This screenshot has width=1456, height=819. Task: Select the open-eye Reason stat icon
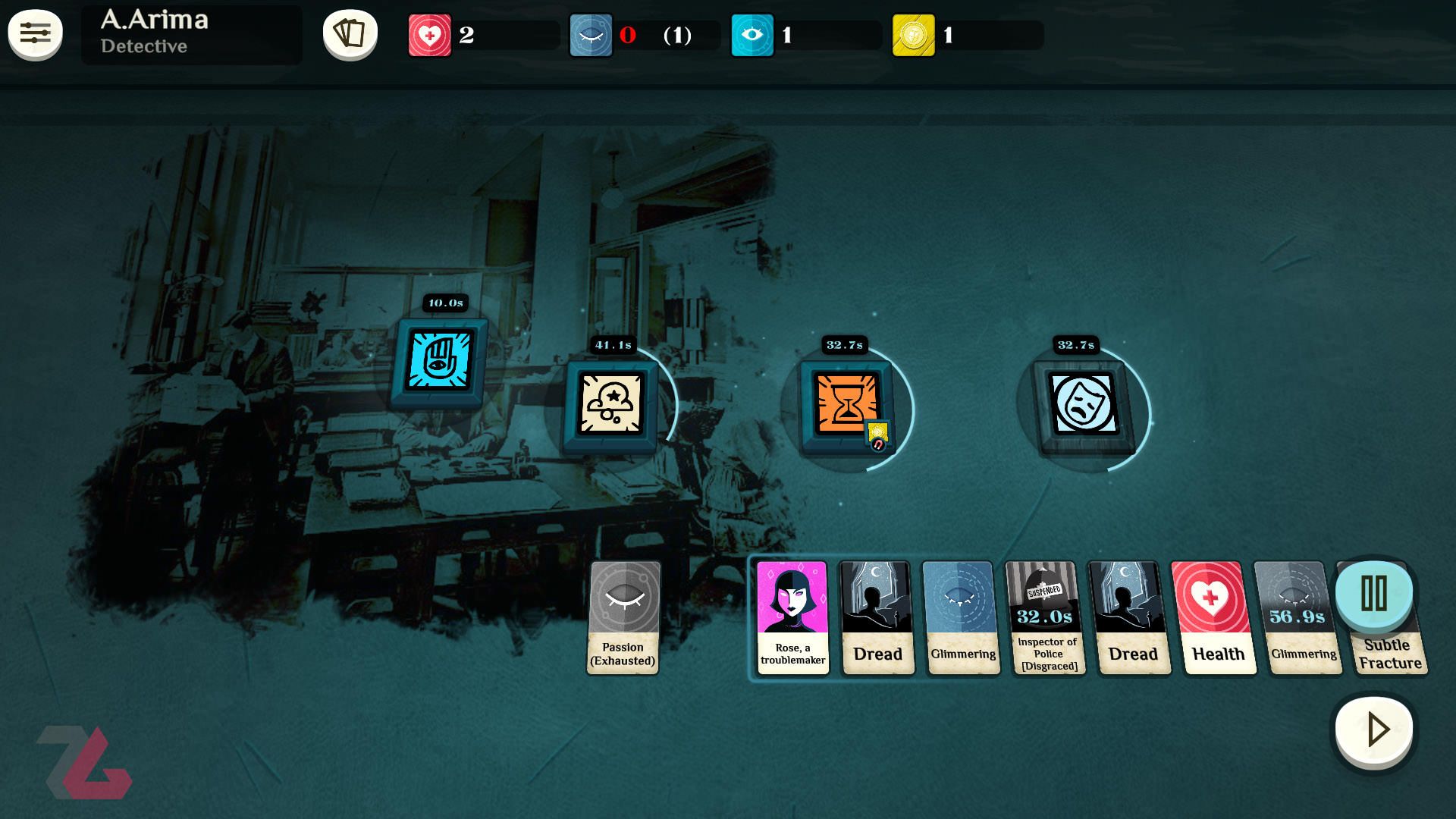pyautogui.click(x=752, y=36)
